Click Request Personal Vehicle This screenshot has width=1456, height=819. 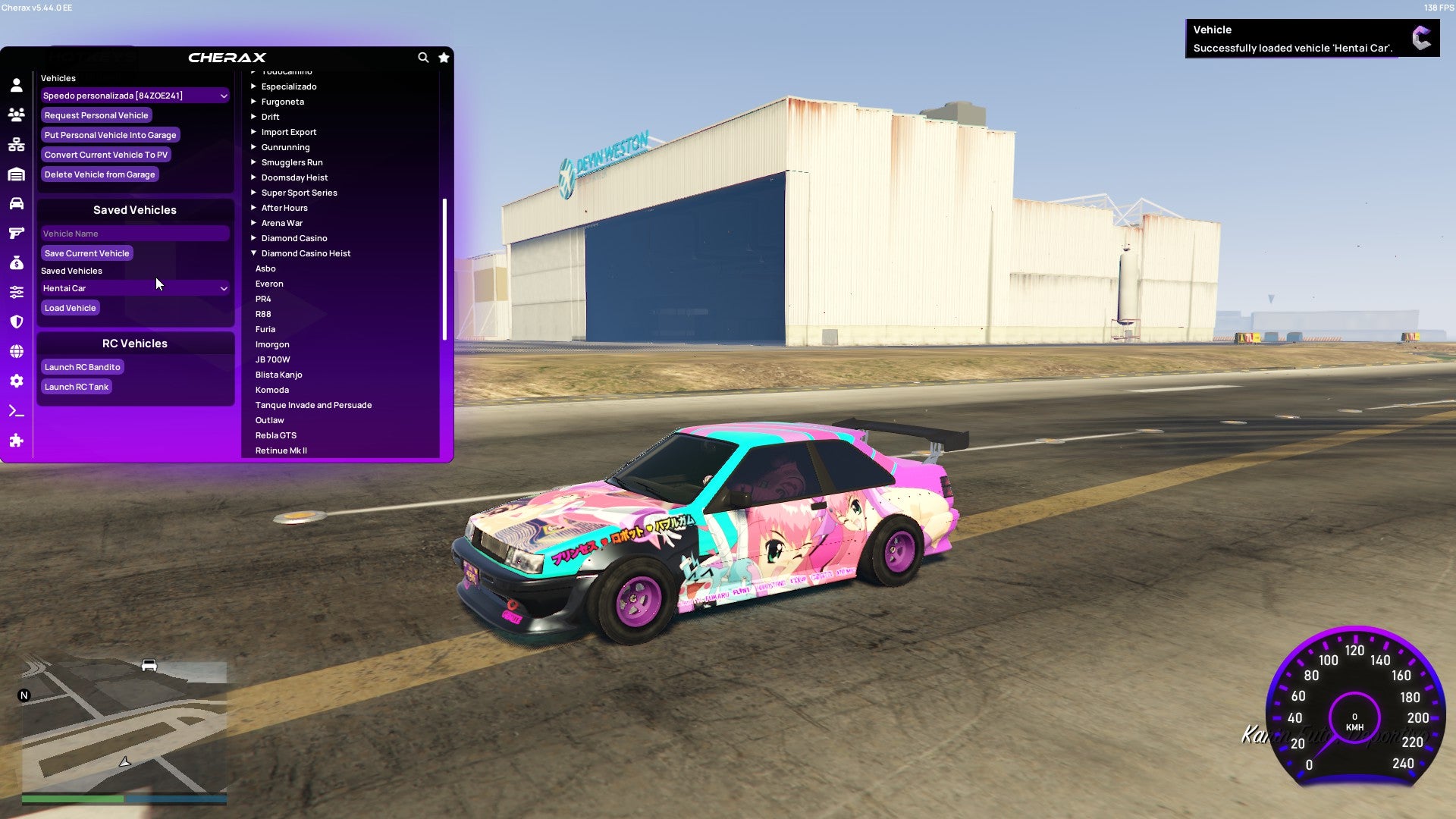tap(96, 115)
